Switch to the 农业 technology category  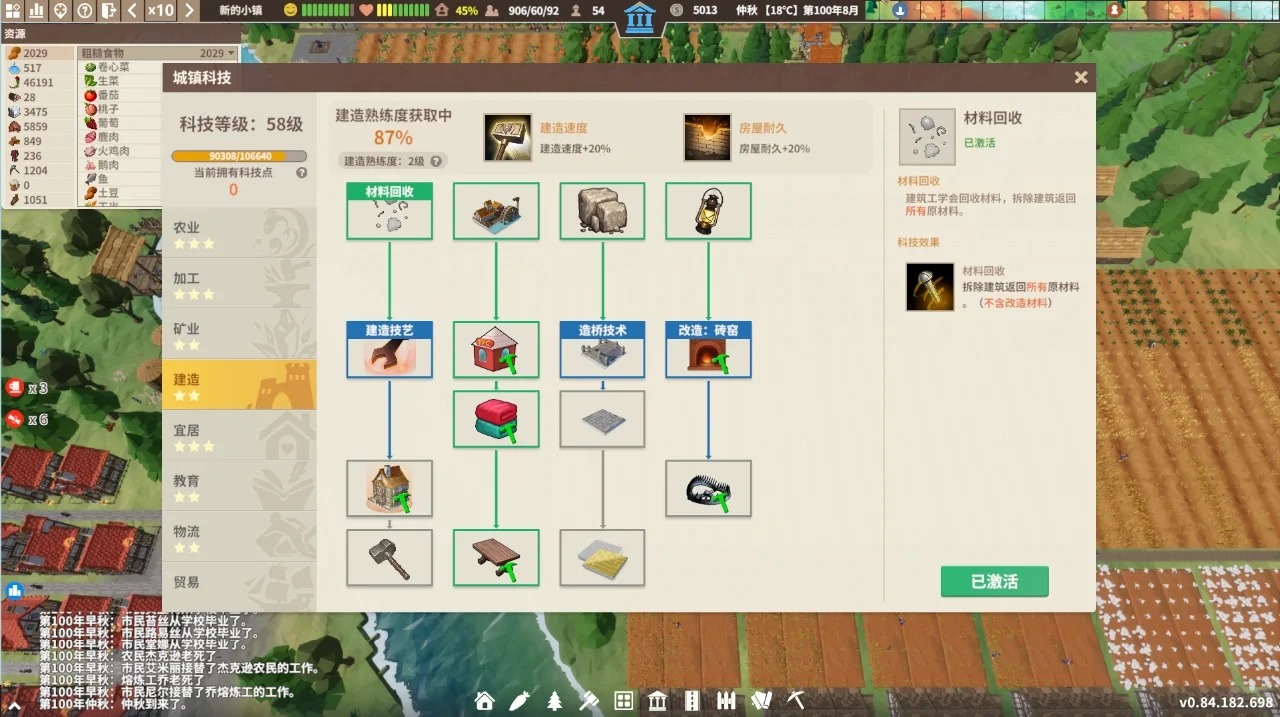238,234
